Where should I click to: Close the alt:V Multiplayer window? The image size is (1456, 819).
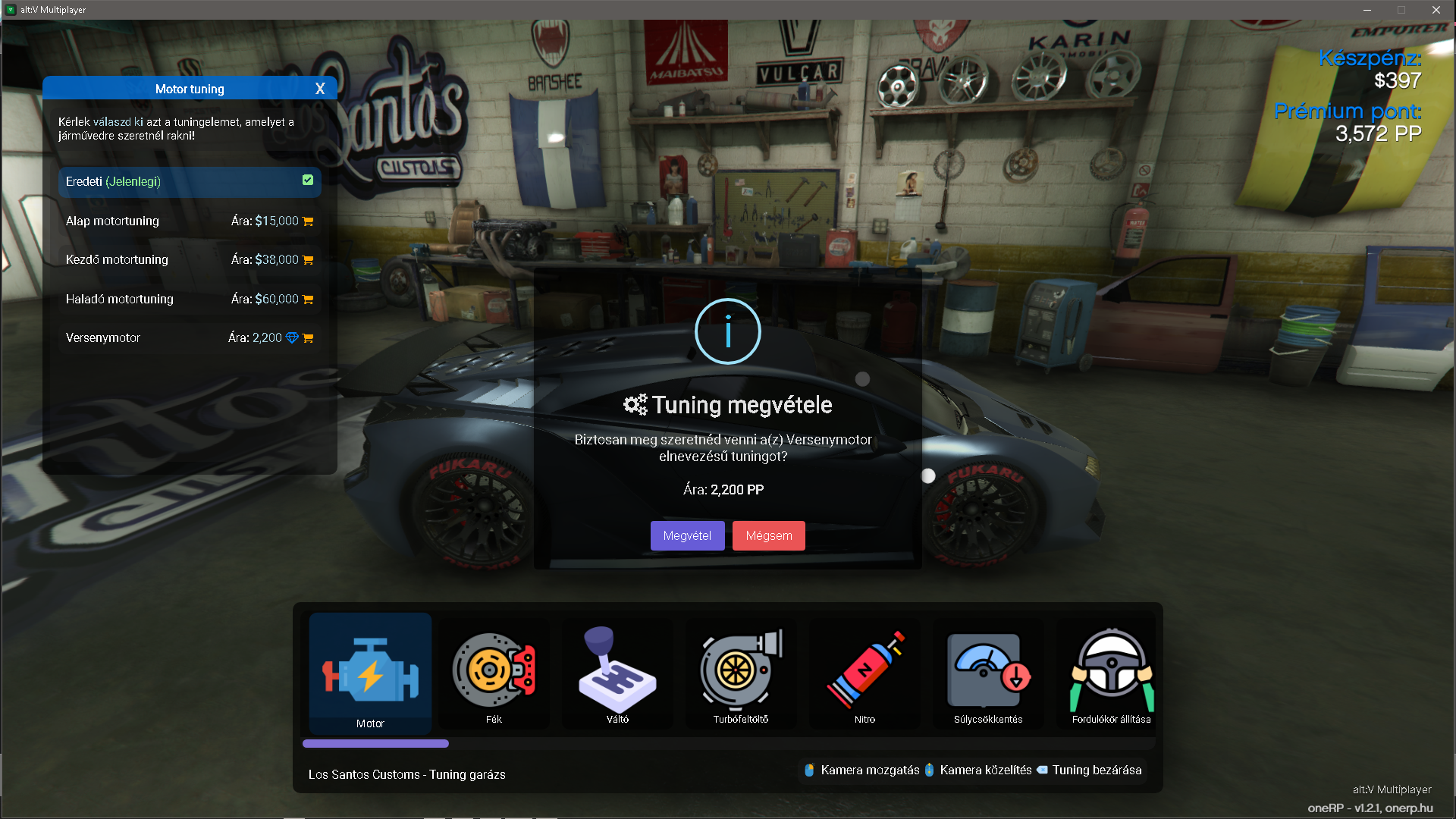[1436, 10]
